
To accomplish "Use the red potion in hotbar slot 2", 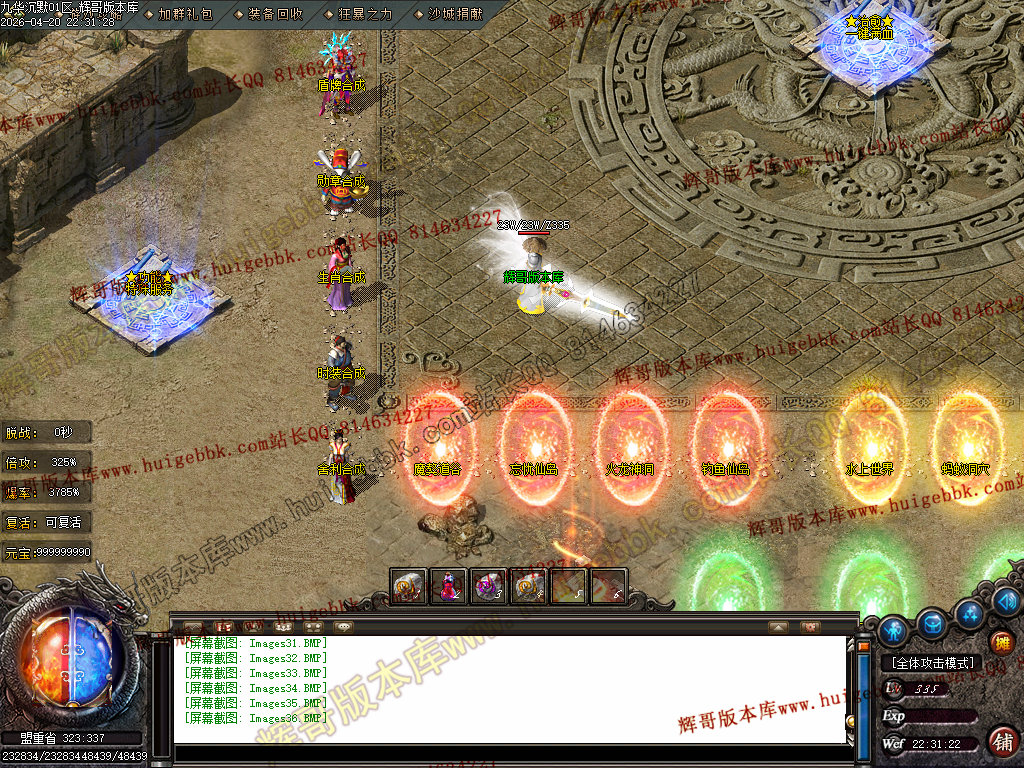I will pyautogui.click(x=449, y=586).
